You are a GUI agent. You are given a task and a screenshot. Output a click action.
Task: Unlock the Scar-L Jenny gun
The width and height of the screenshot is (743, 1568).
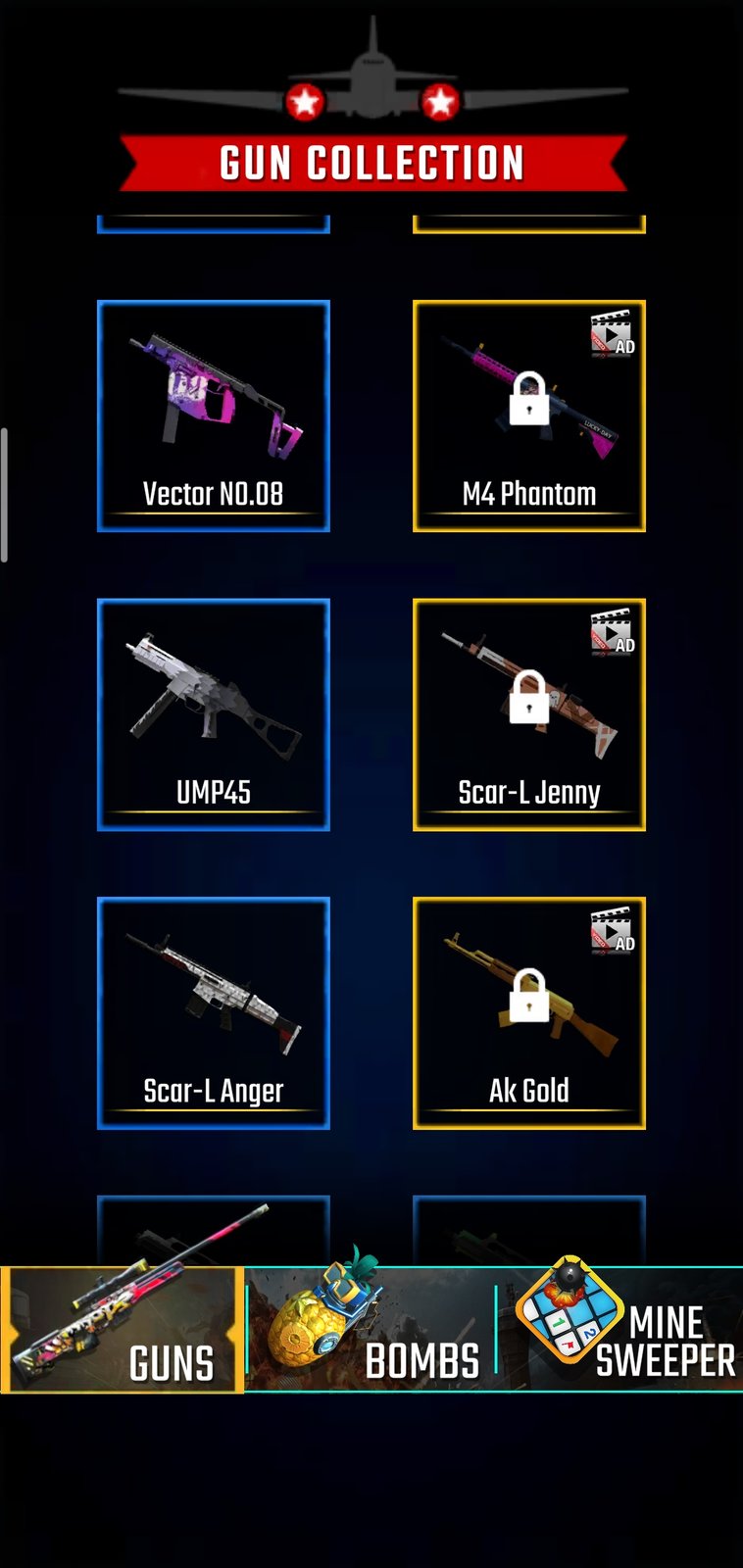529,714
